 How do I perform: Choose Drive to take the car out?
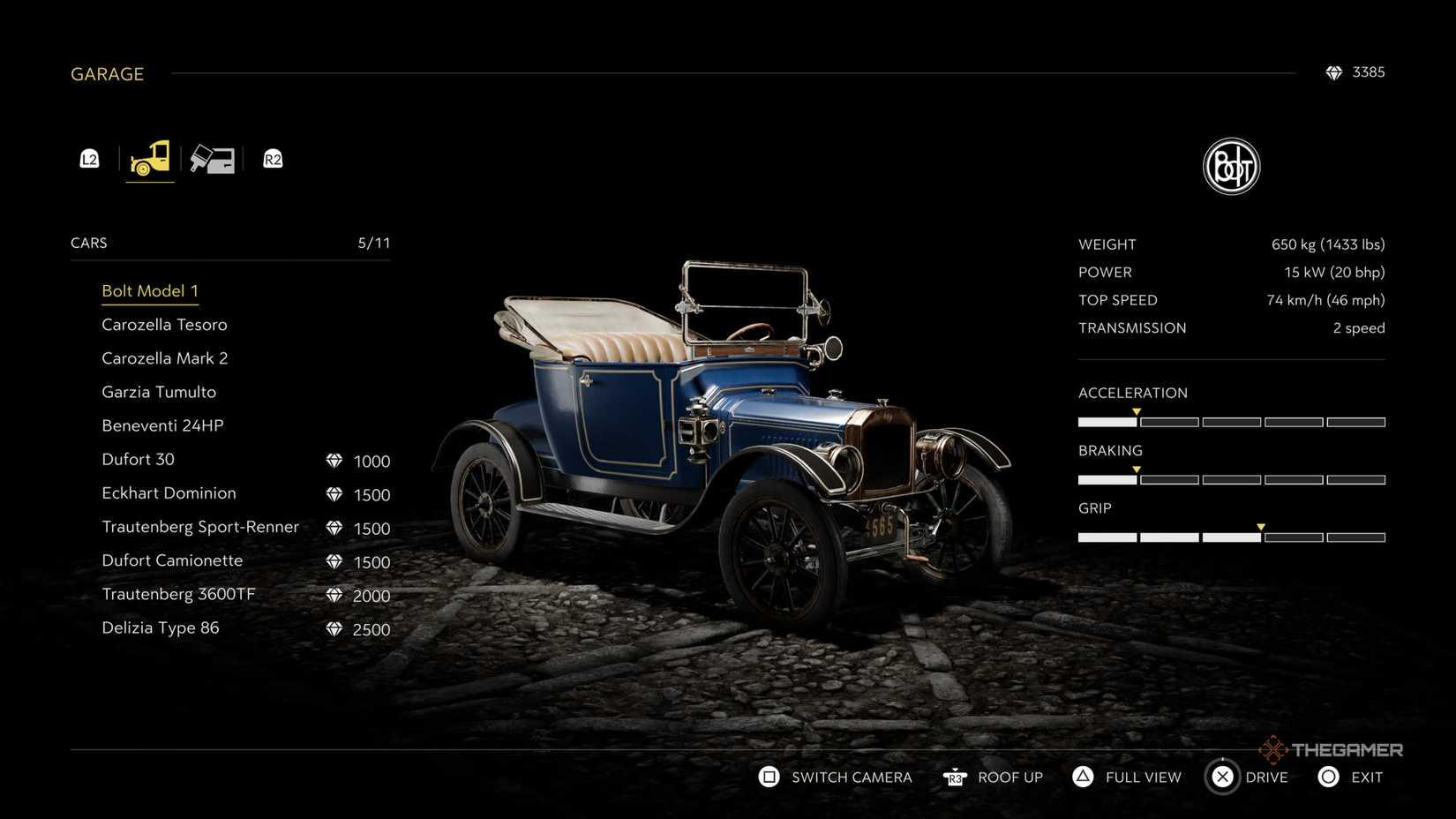(1249, 778)
